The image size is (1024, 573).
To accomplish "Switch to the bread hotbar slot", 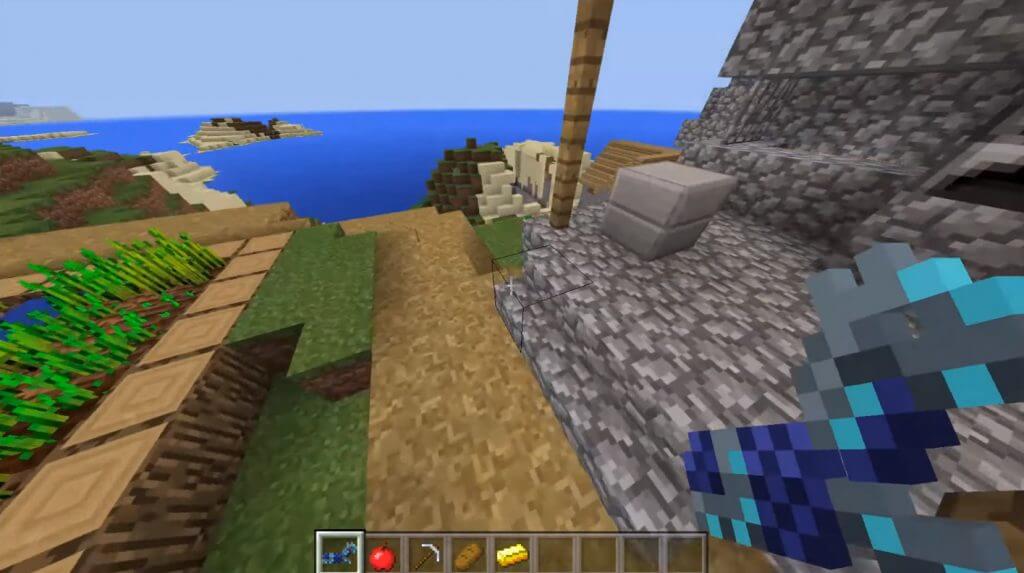I will (x=469, y=554).
